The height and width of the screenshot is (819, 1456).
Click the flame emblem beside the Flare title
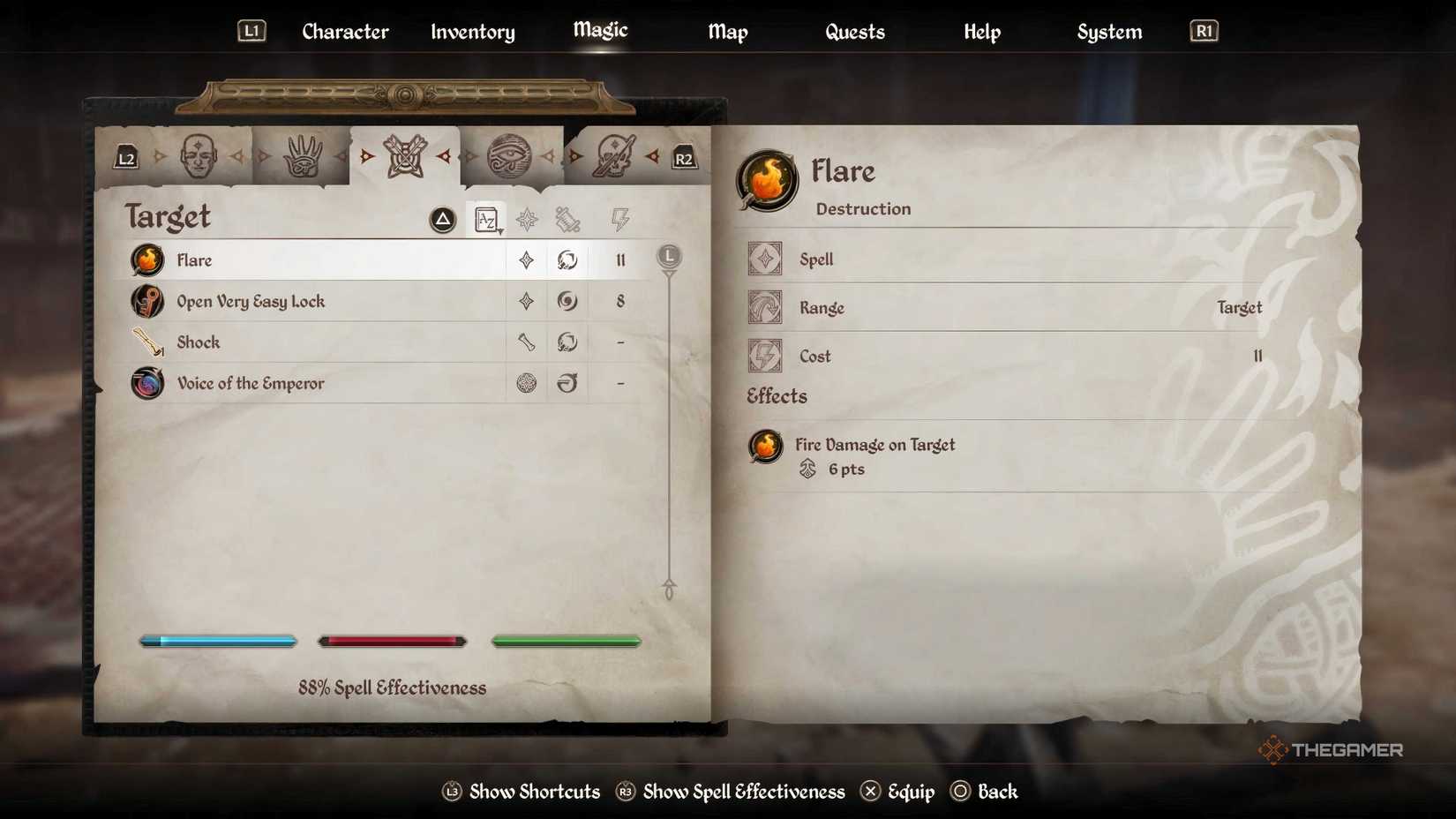tap(766, 183)
